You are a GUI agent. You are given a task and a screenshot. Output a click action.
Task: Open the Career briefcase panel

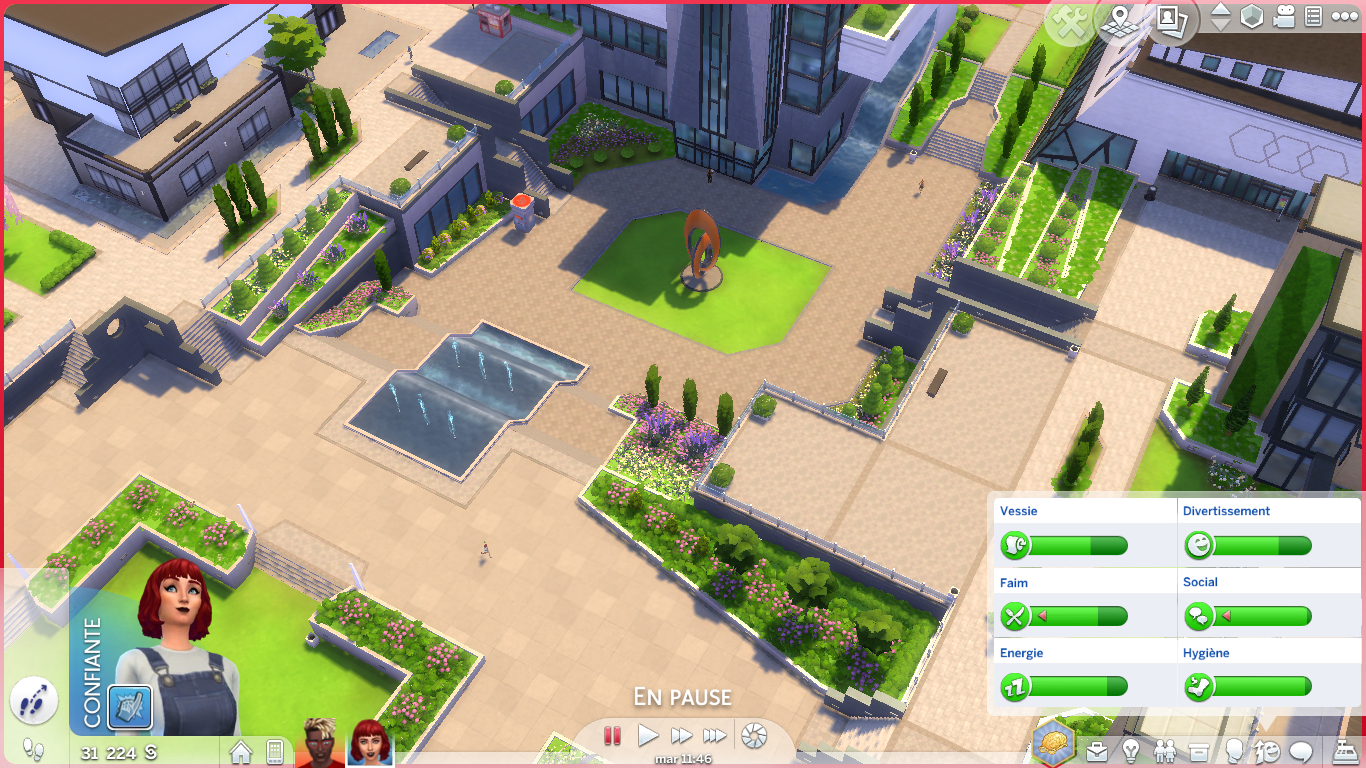pyautogui.click(x=1097, y=750)
